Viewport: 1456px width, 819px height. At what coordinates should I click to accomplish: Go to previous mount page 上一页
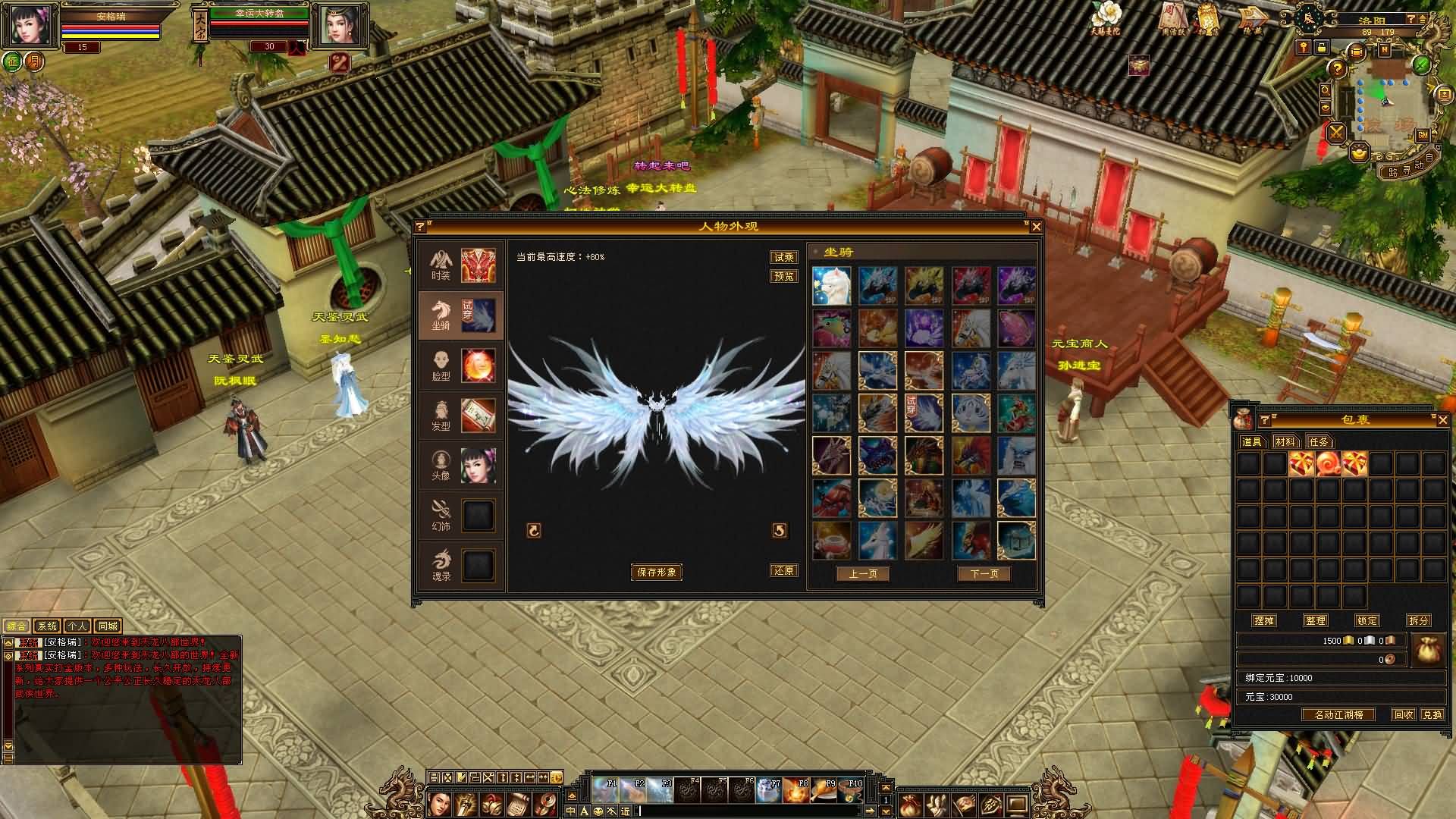863,574
